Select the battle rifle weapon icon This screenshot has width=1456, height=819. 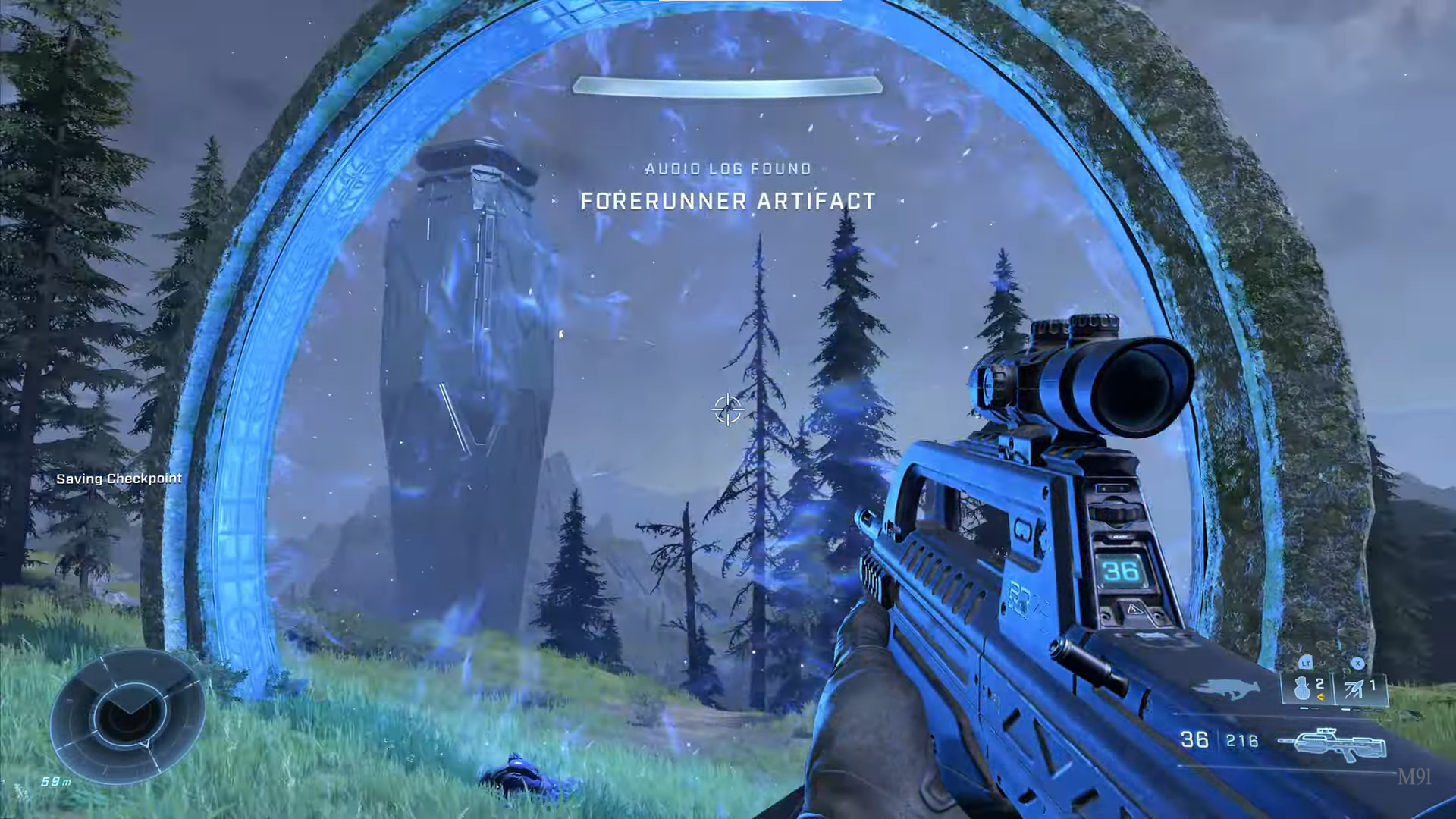1332,744
